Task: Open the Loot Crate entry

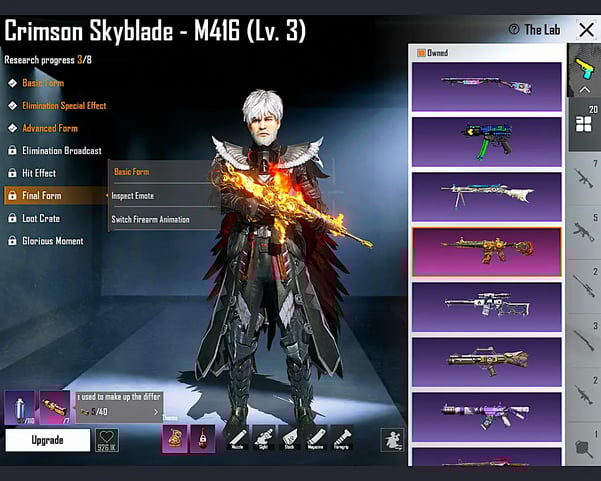Action: [41, 218]
